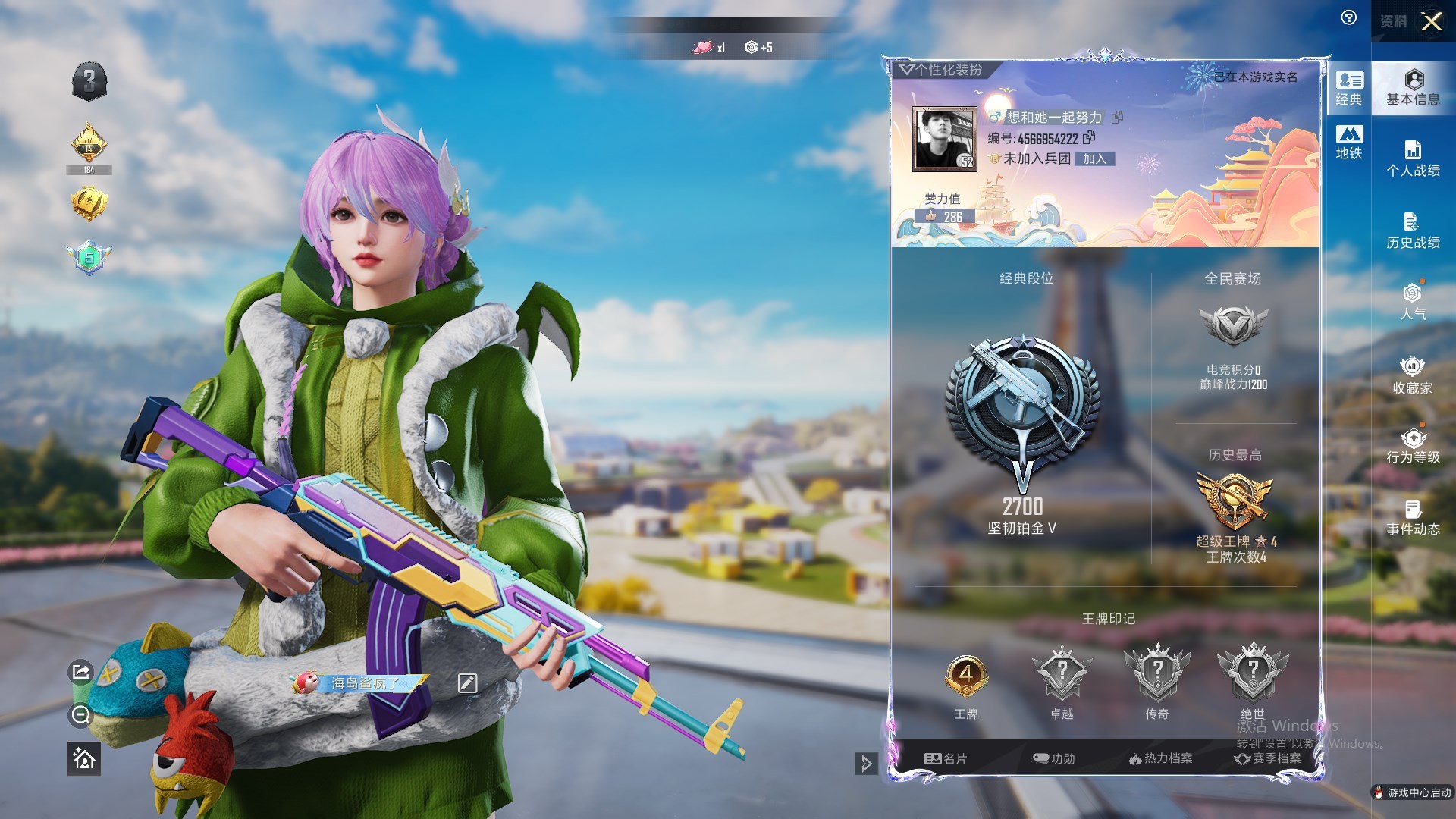Return to lobby with the home icon
The width and height of the screenshot is (1456, 819).
(83, 758)
